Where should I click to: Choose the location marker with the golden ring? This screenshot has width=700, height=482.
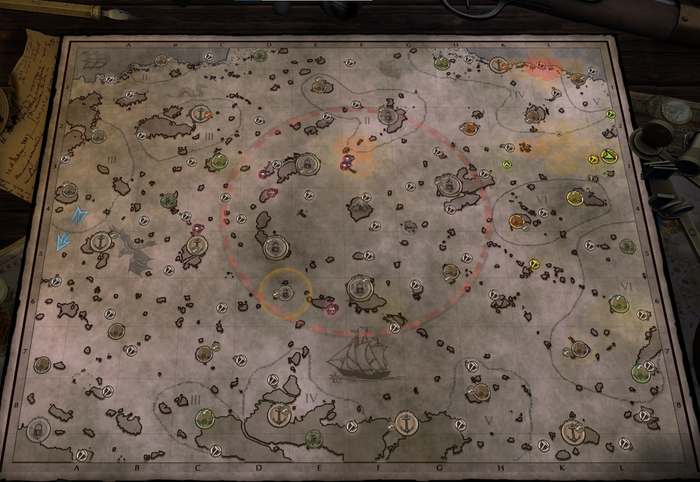(x=284, y=292)
